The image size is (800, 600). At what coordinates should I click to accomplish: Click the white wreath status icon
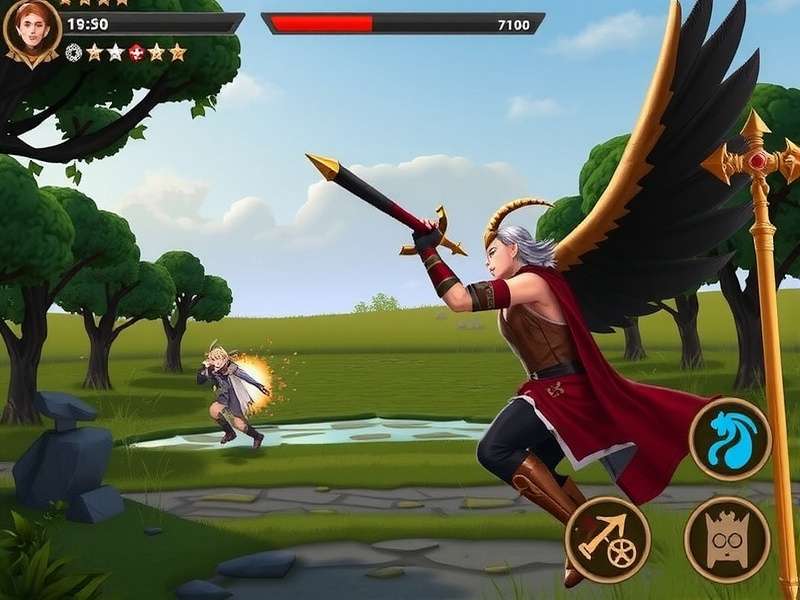click(x=73, y=52)
